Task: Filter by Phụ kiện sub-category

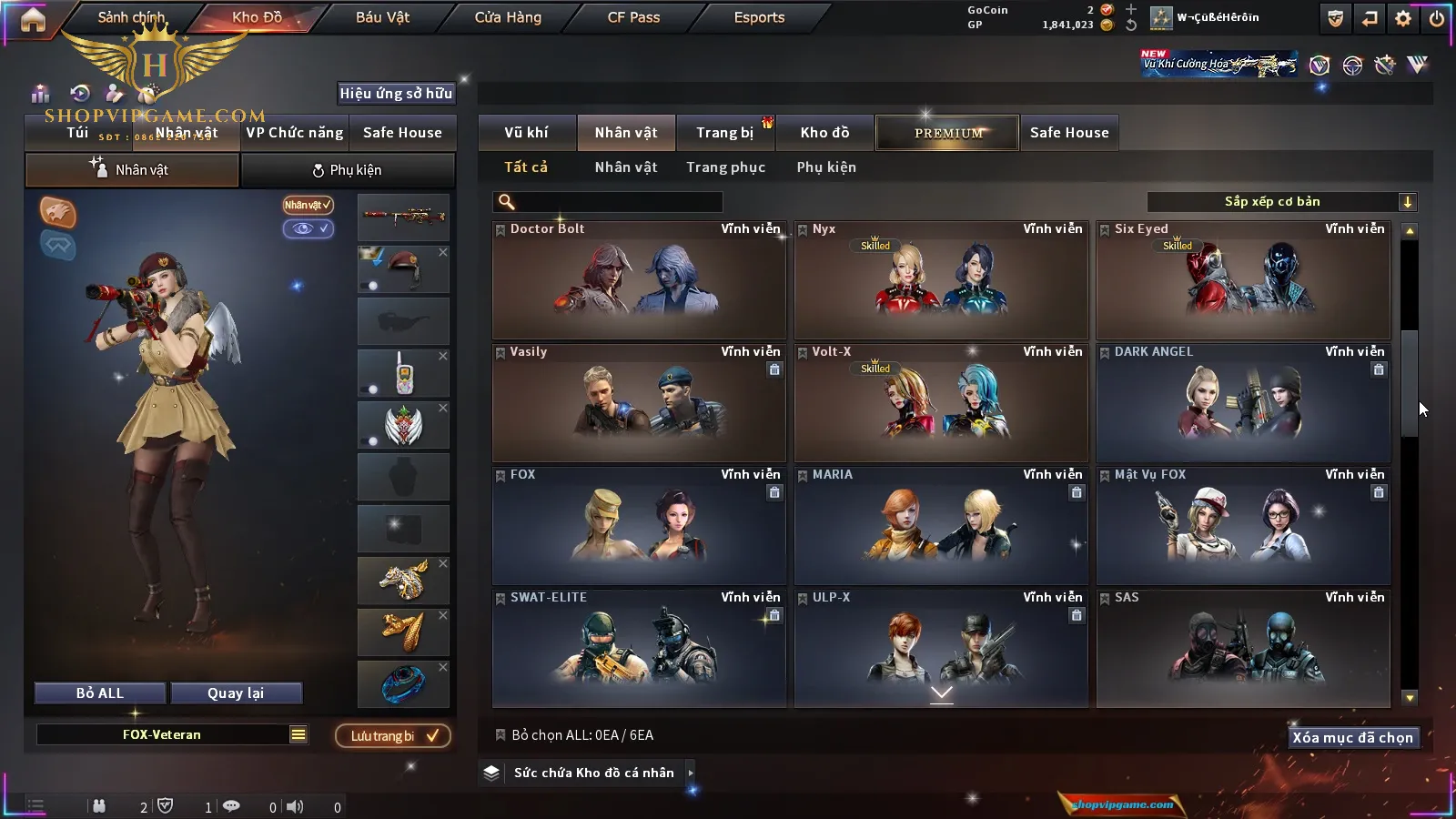Action: tap(826, 167)
